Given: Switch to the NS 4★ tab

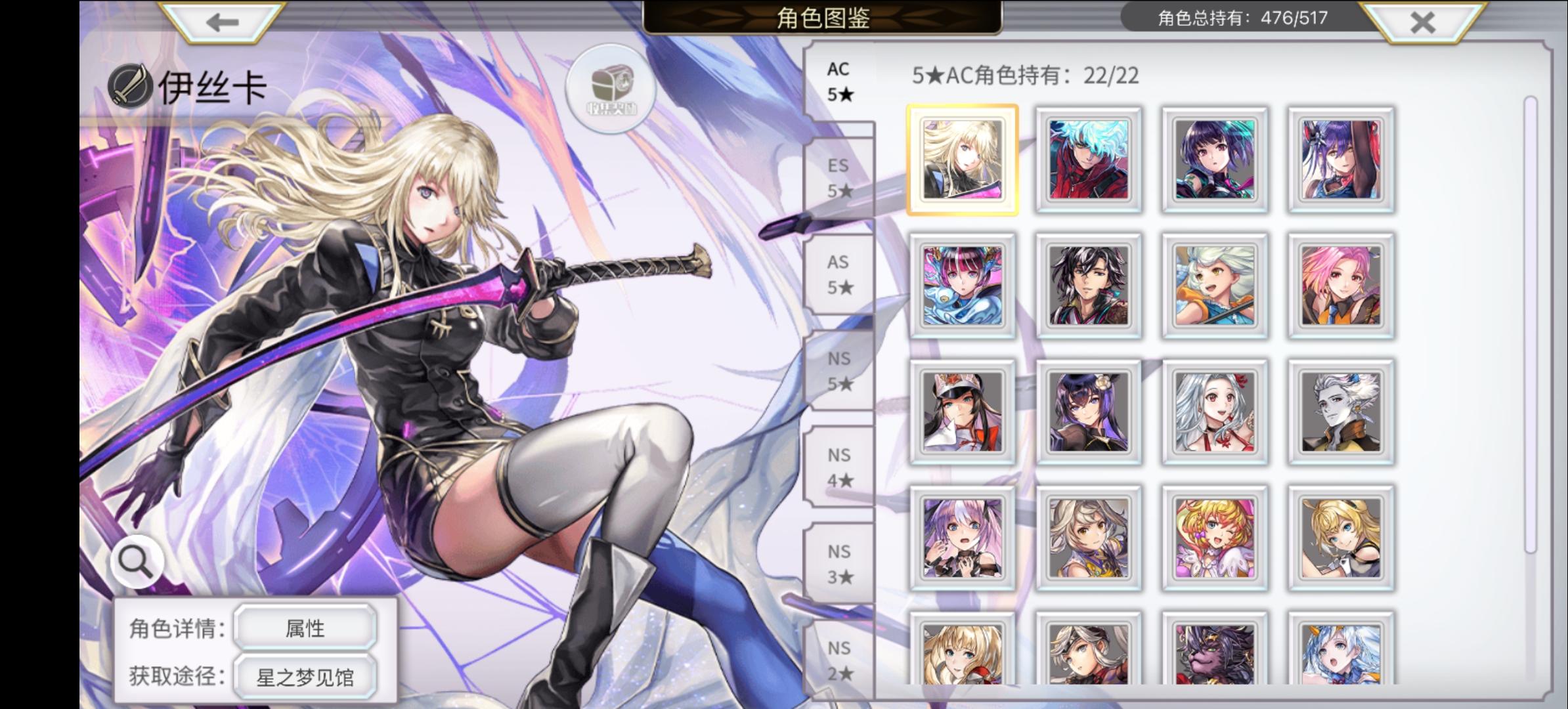Looking at the screenshot, I should 841,467.
